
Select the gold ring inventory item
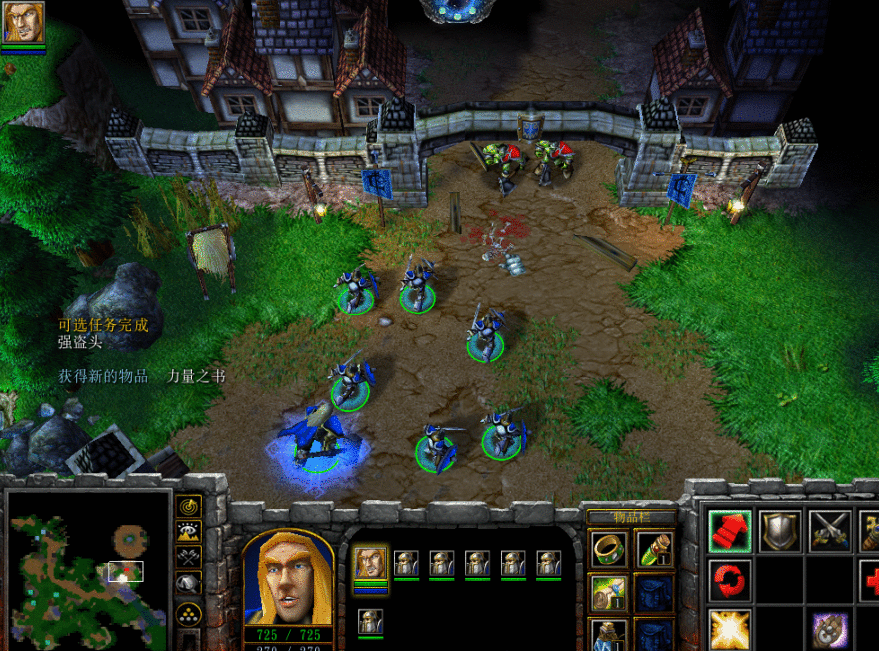607,547
